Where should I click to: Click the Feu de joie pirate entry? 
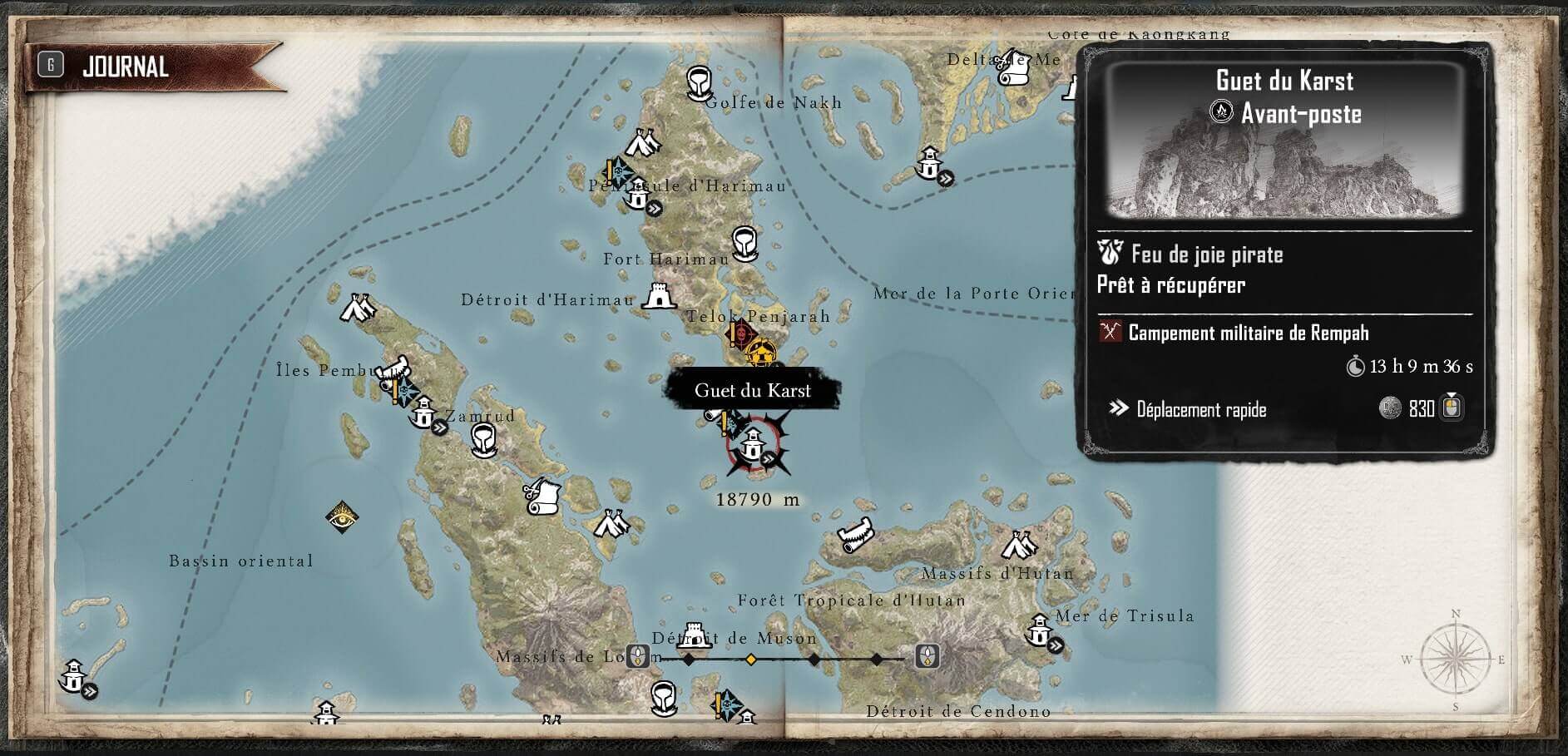(1206, 254)
